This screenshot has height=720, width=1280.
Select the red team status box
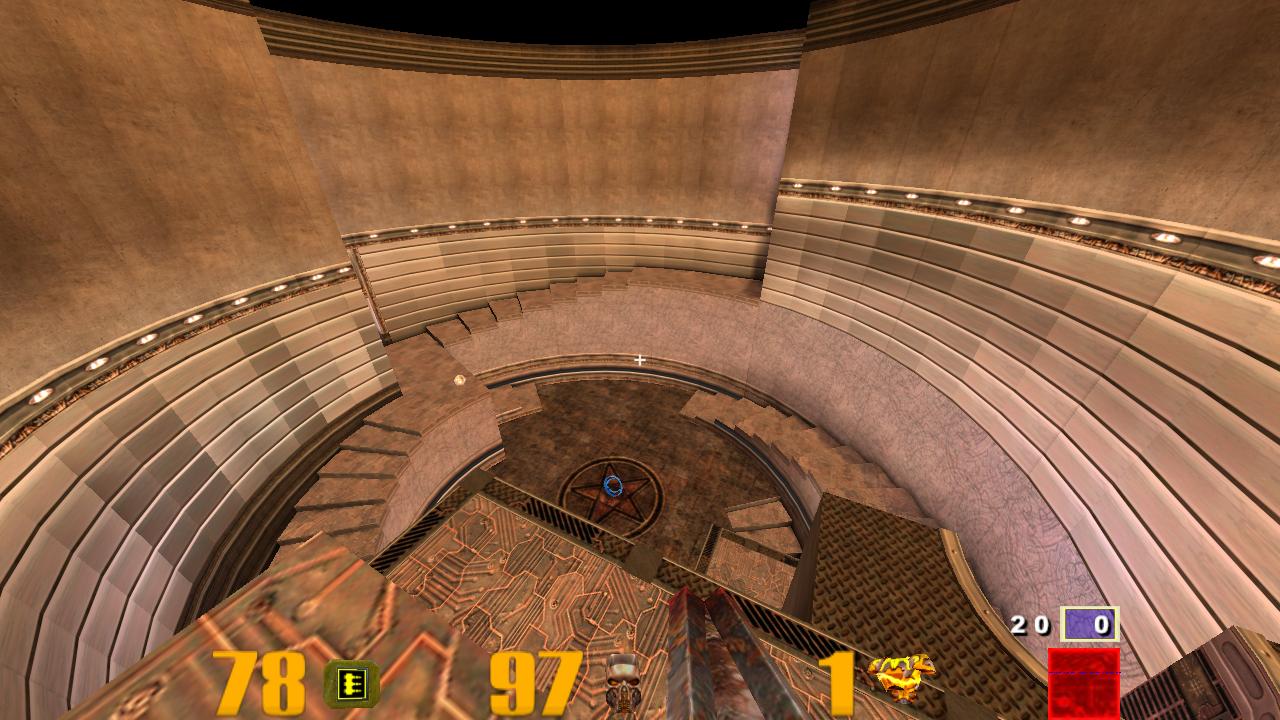[1083, 682]
